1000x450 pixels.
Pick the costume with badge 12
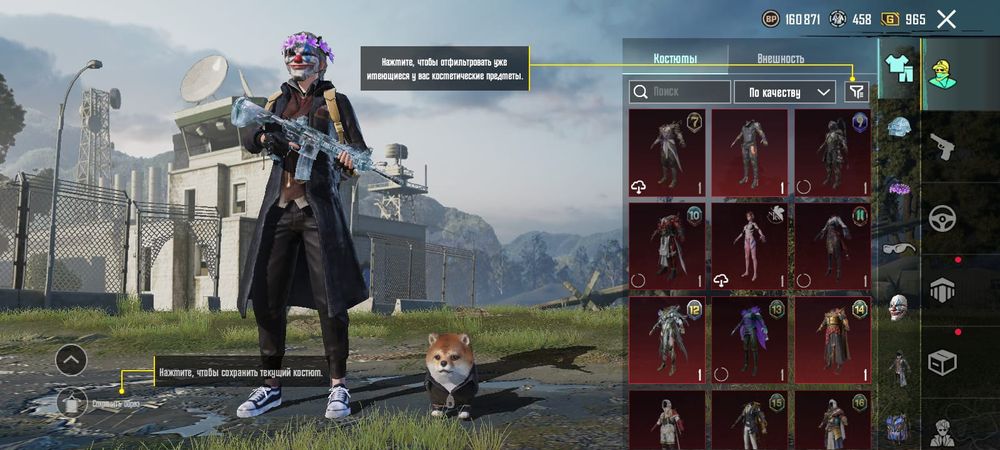667,341
